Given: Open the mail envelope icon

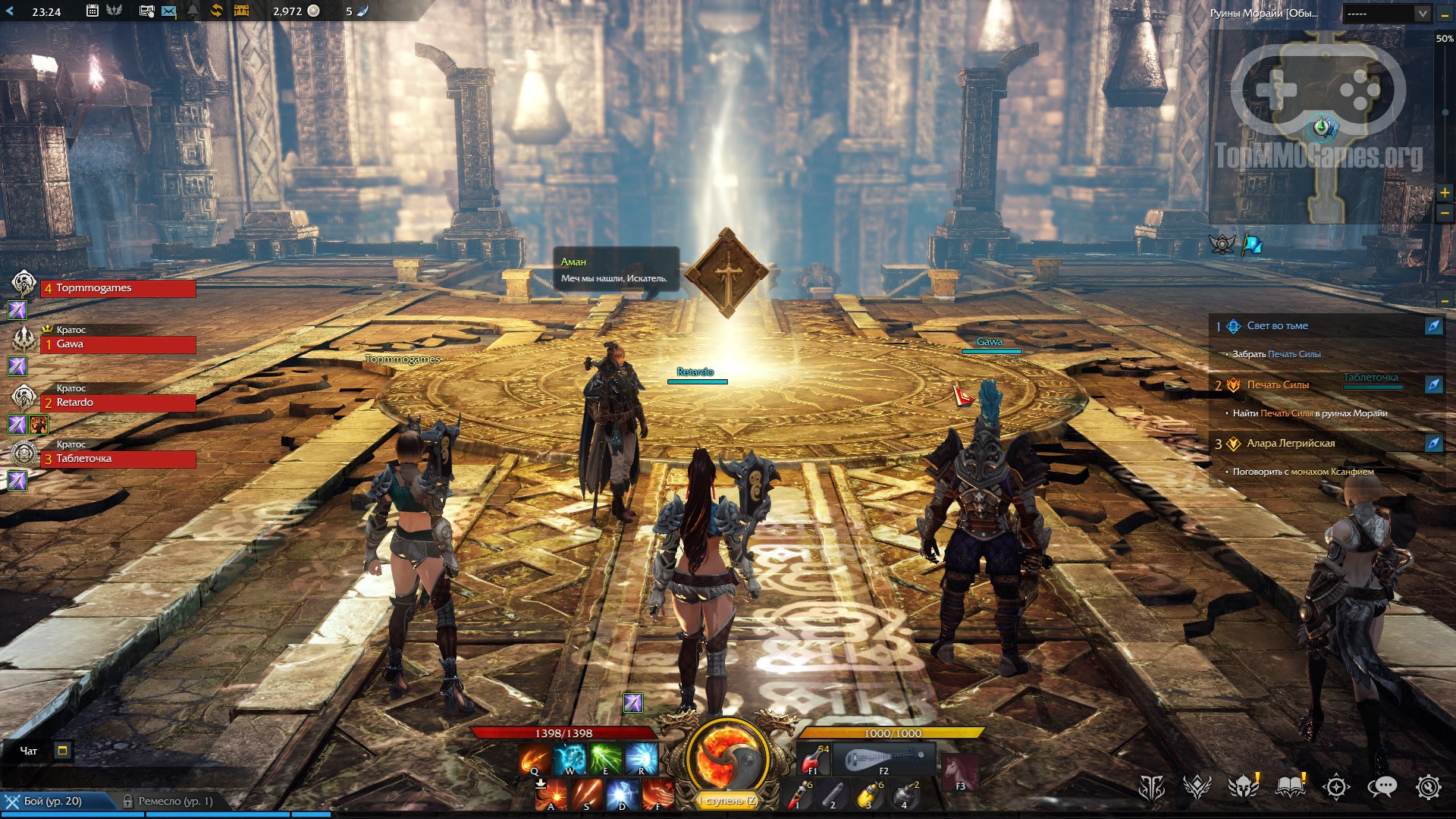Looking at the screenshot, I should coord(169,11).
